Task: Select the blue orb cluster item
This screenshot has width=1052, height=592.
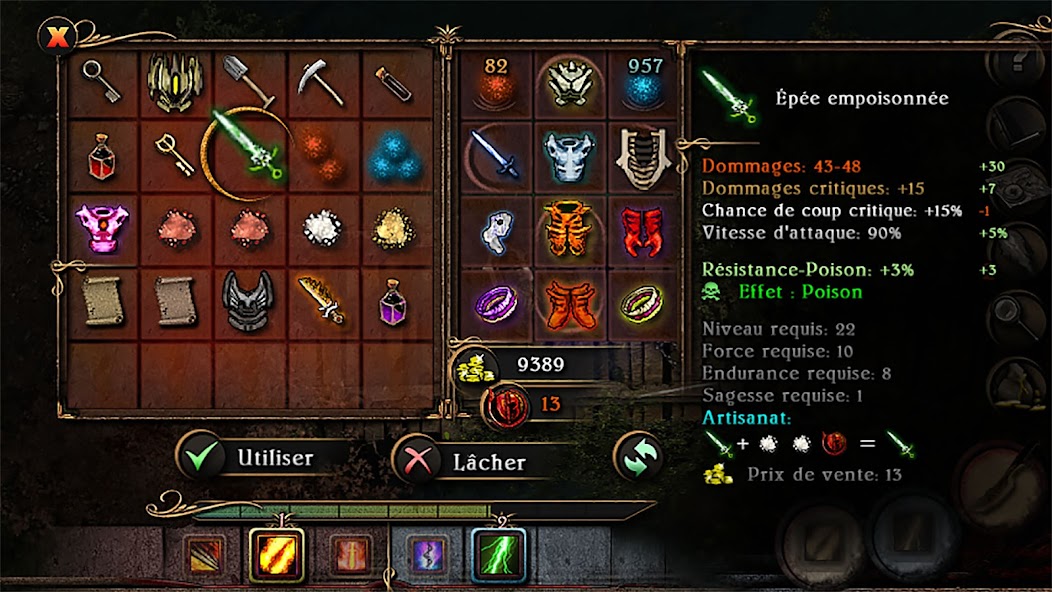Action: (x=393, y=157)
